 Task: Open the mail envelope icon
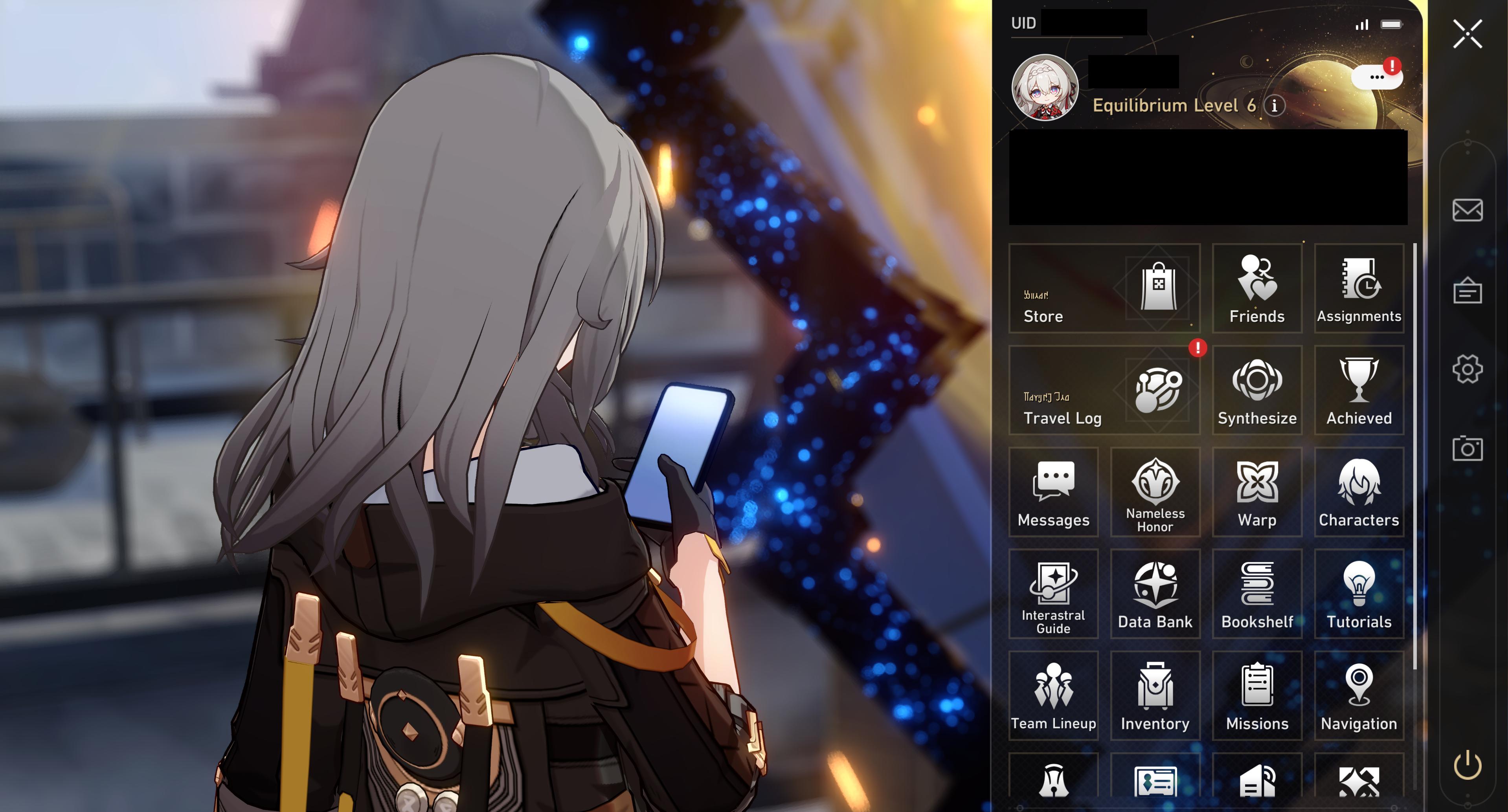[x=1467, y=210]
